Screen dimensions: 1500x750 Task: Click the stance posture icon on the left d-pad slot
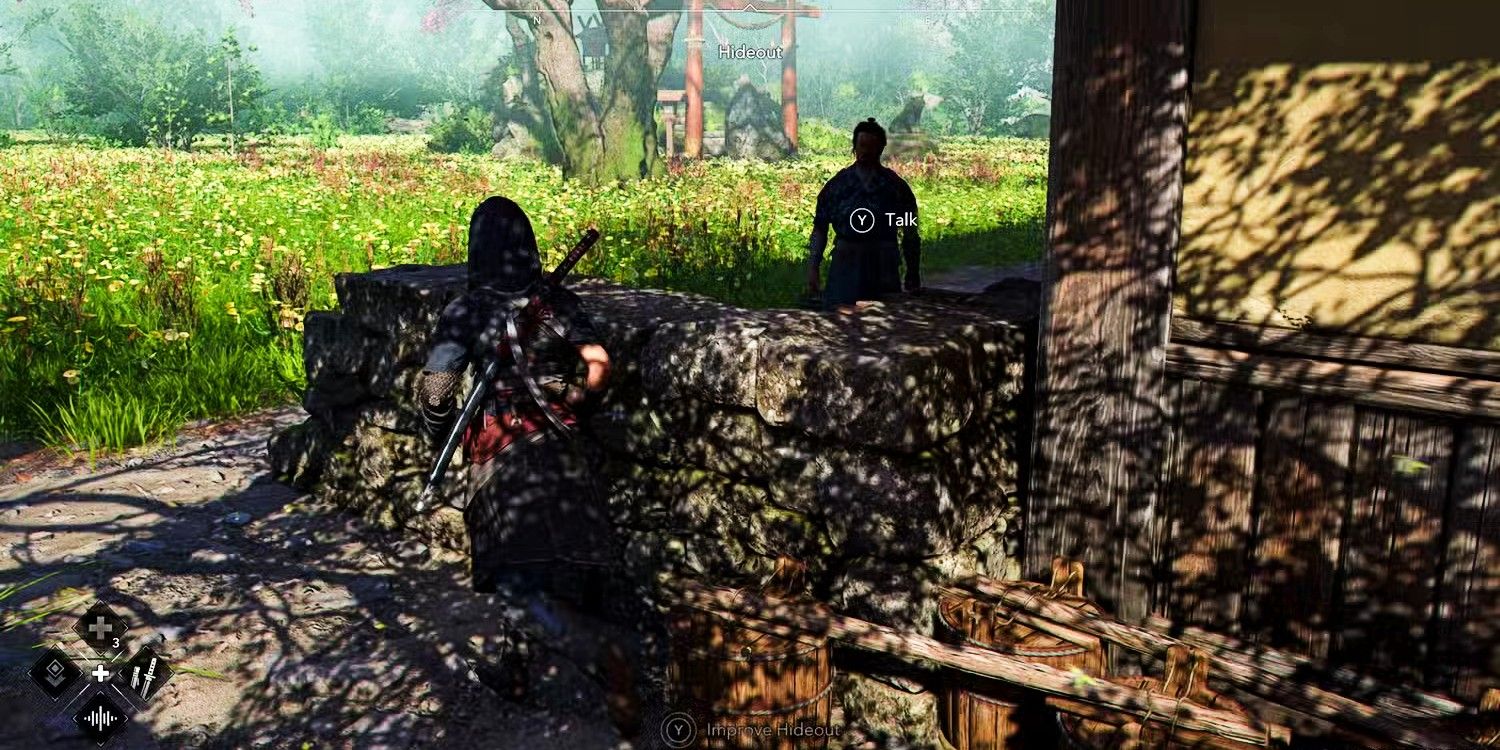coord(55,673)
